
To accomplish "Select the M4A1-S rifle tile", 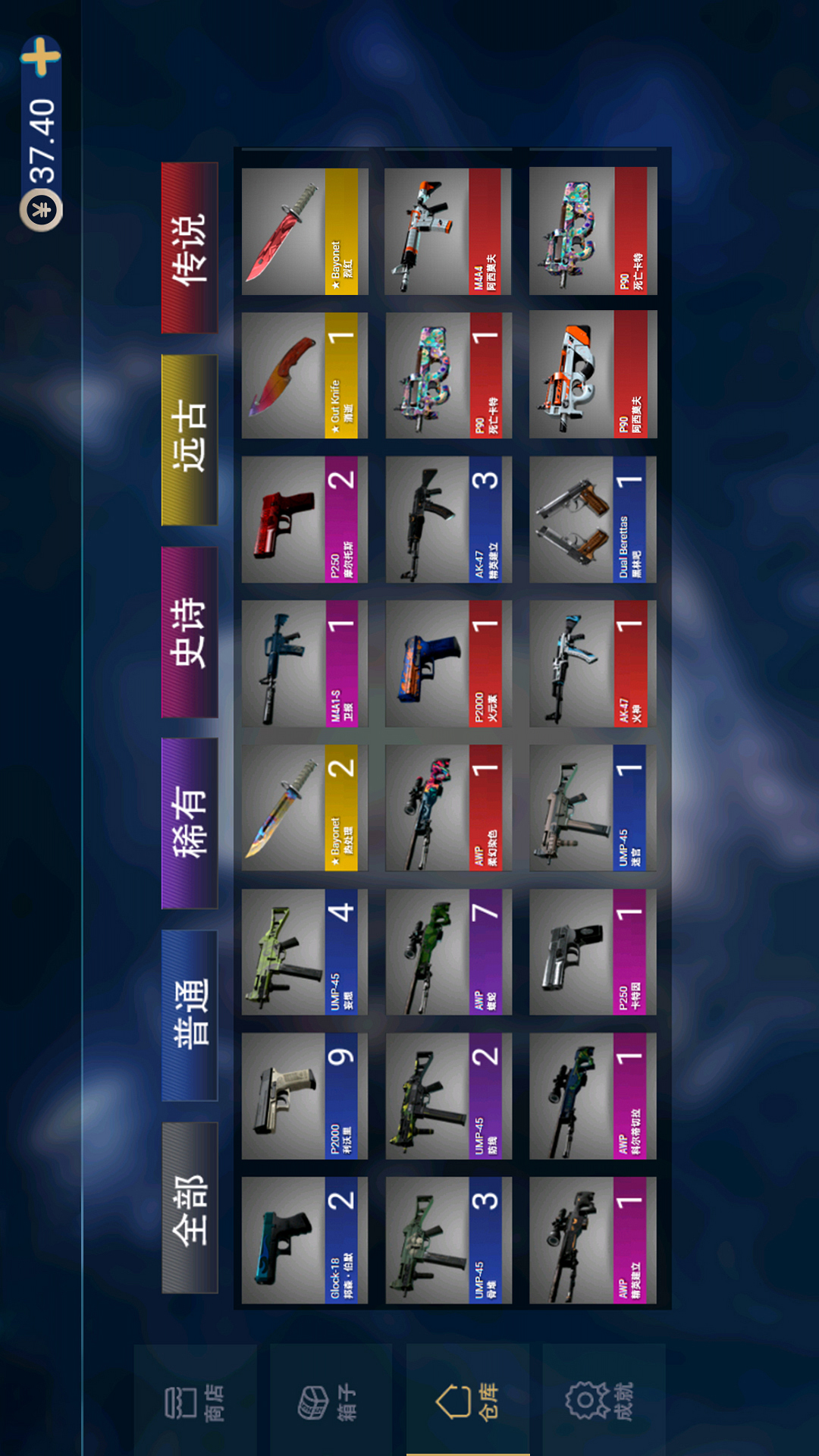I will (304, 664).
